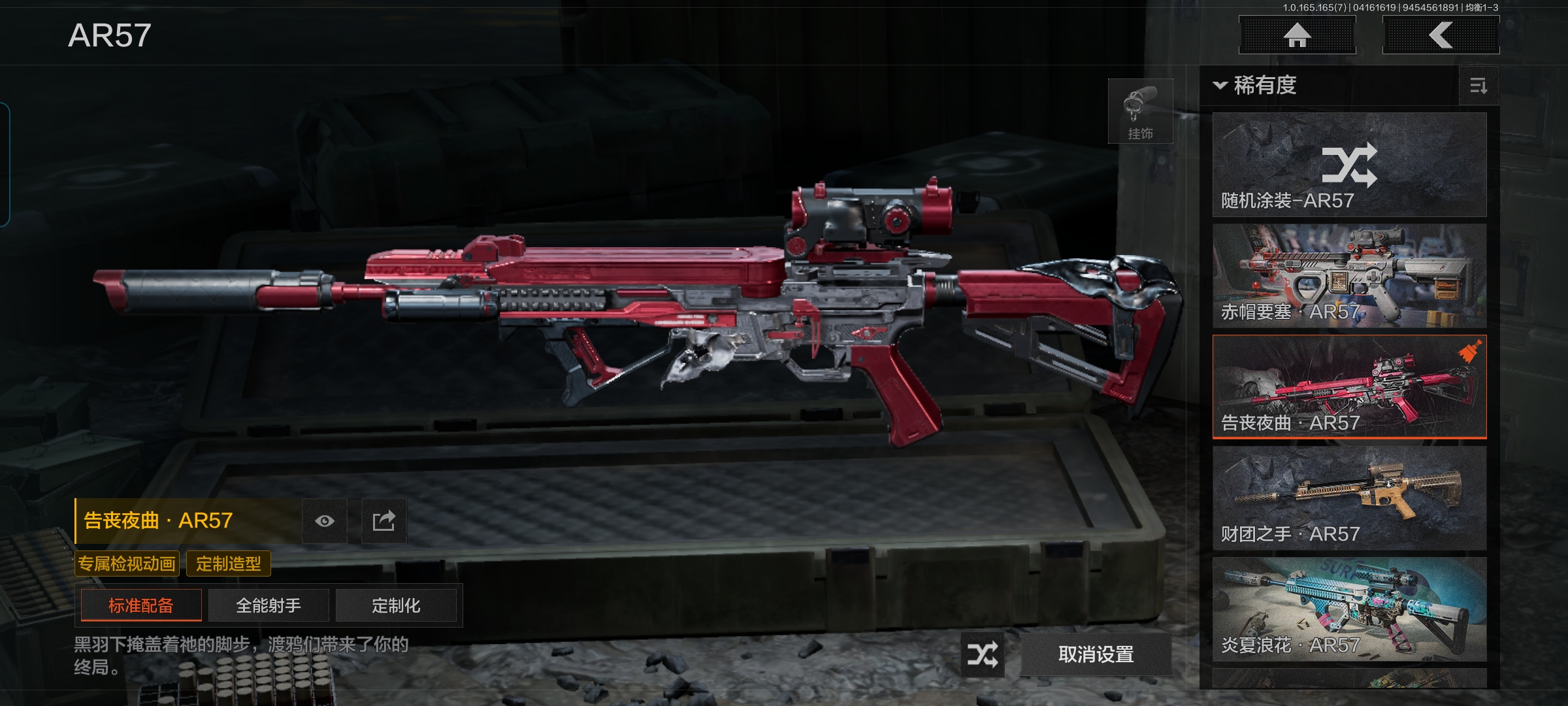Switch to the 全能射手 tab
1568x706 pixels.
tap(269, 605)
